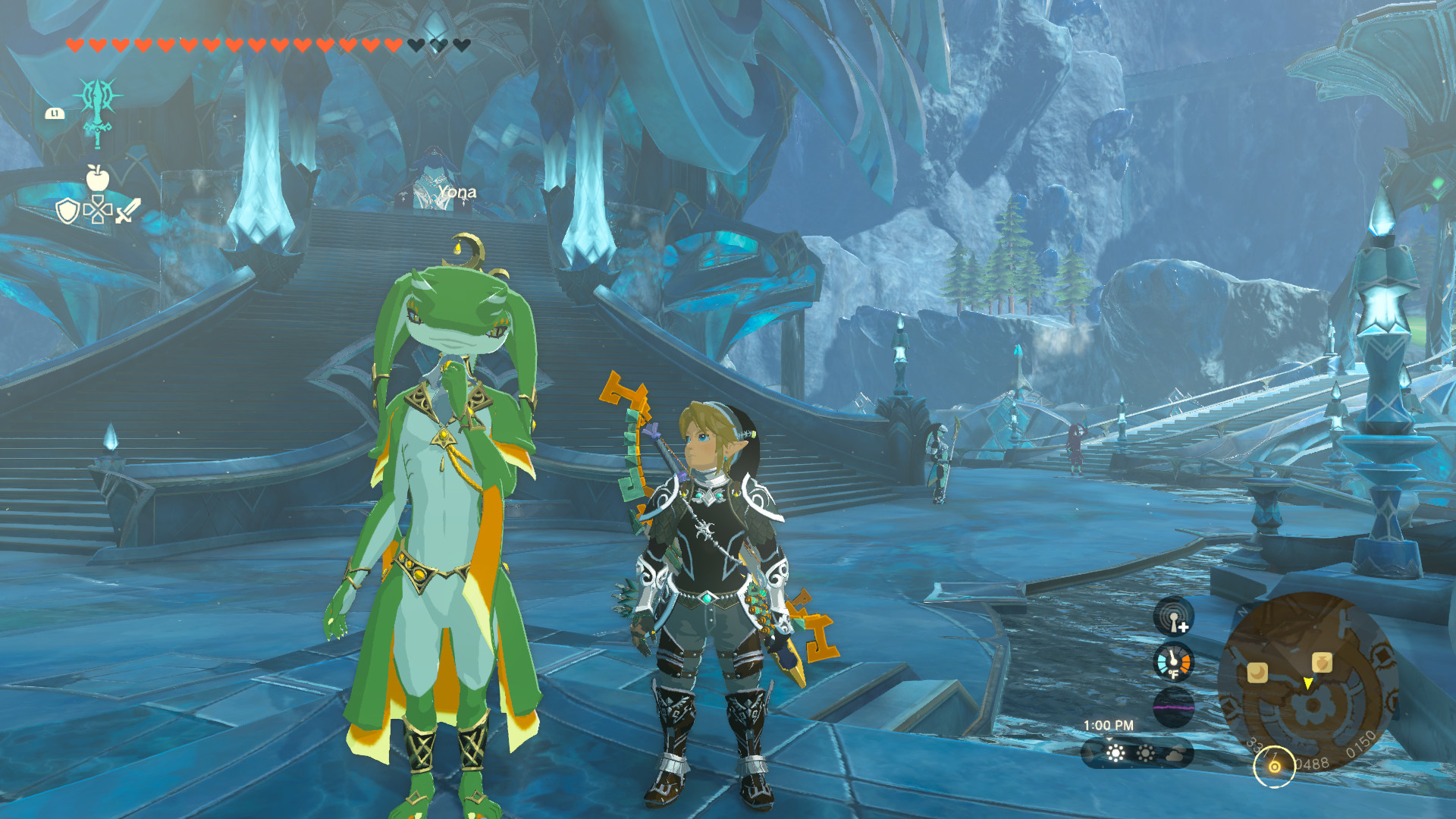Open the temperature gauge showing °F
1456x819 pixels.
pyautogui.click(x=1172, y=663)
